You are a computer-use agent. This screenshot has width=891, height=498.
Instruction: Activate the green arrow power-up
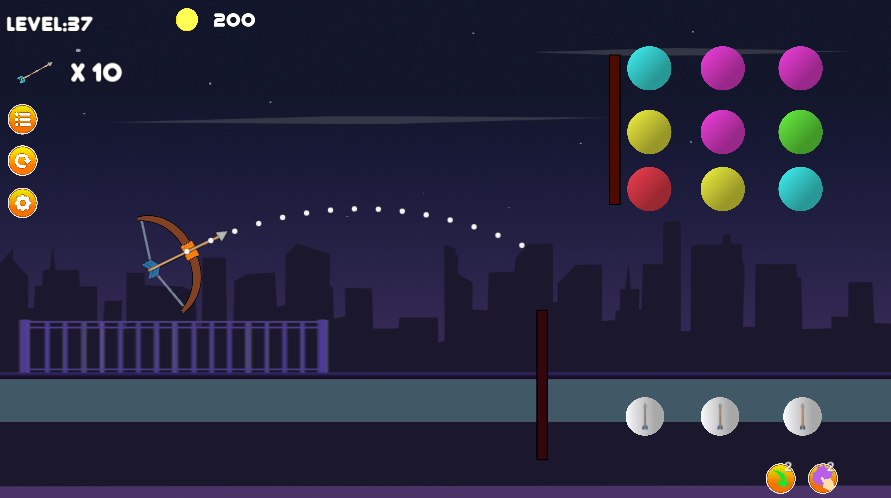[780, 479]
